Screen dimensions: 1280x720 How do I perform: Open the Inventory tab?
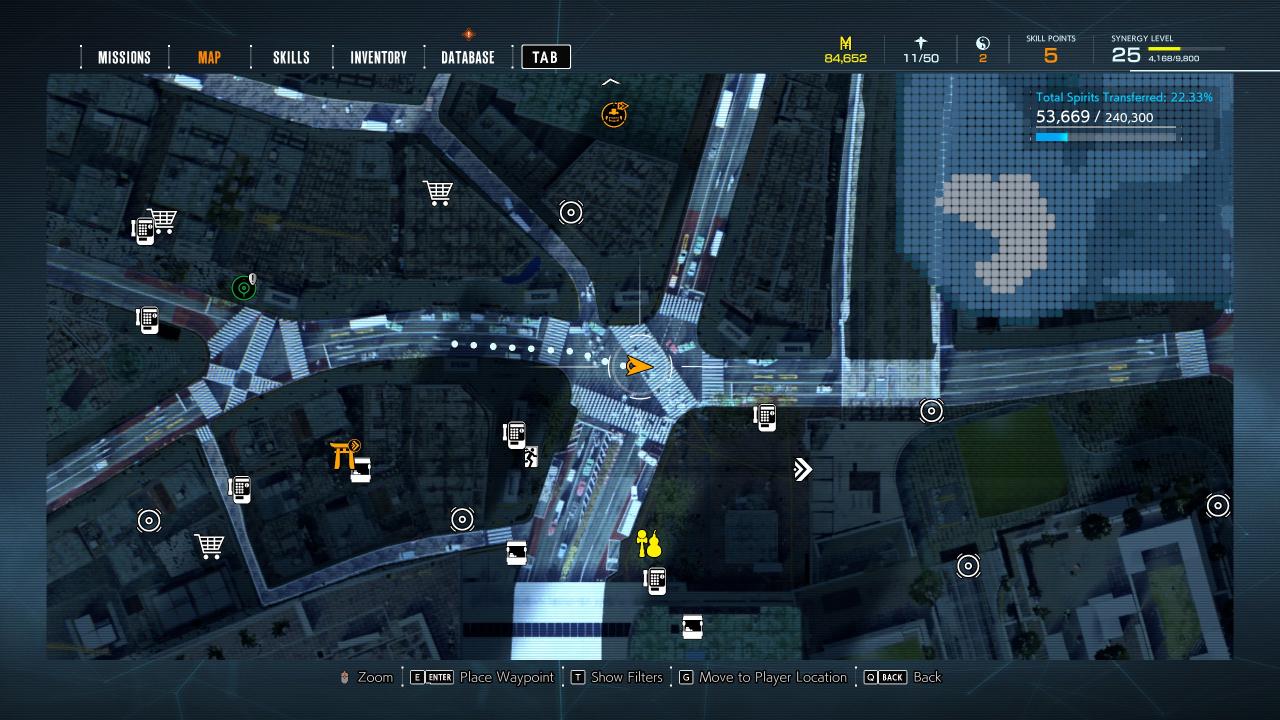pyautogui.click(x=378, y=57)
